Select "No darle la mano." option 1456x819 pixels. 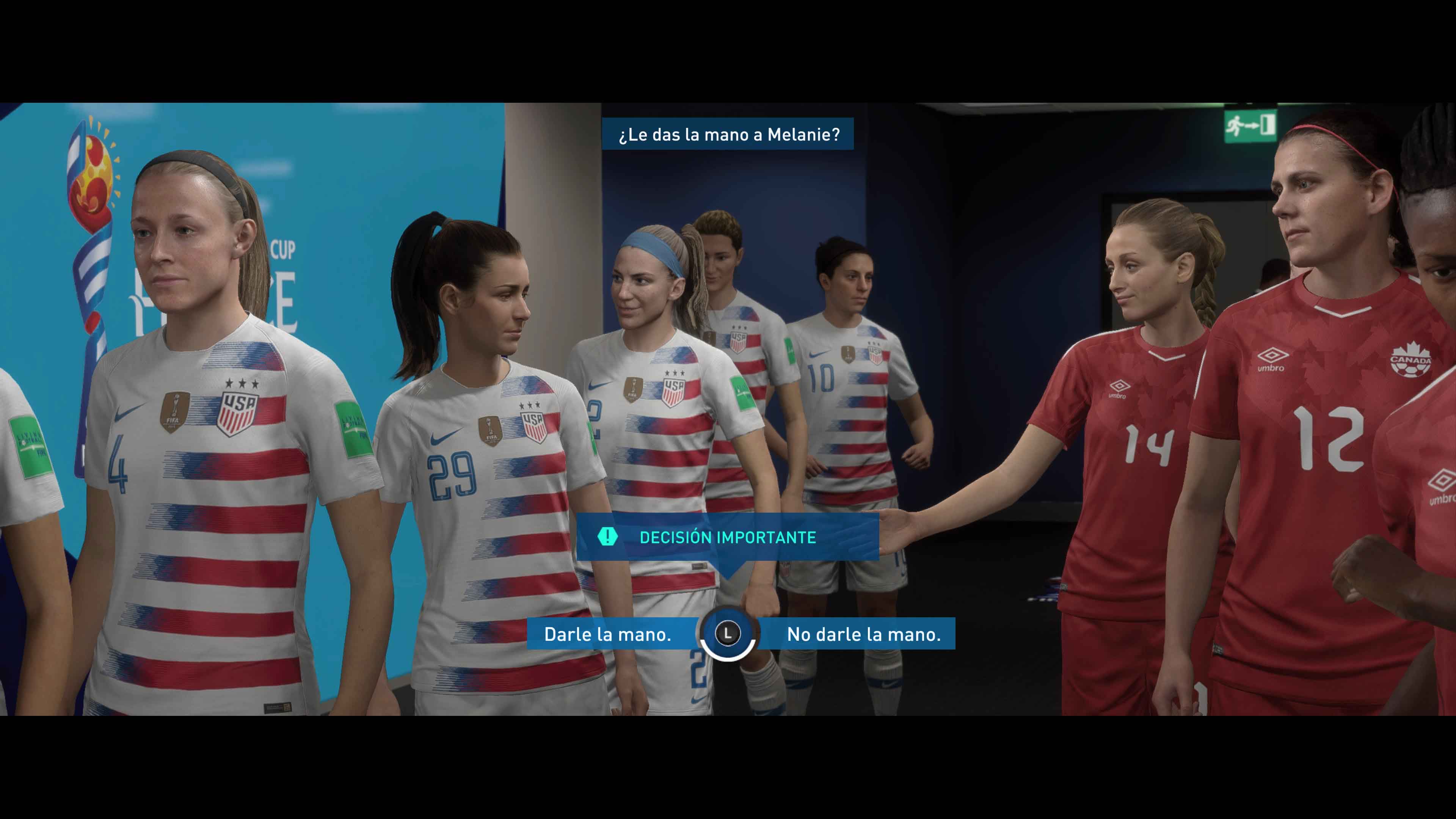(x=863, y=634)
